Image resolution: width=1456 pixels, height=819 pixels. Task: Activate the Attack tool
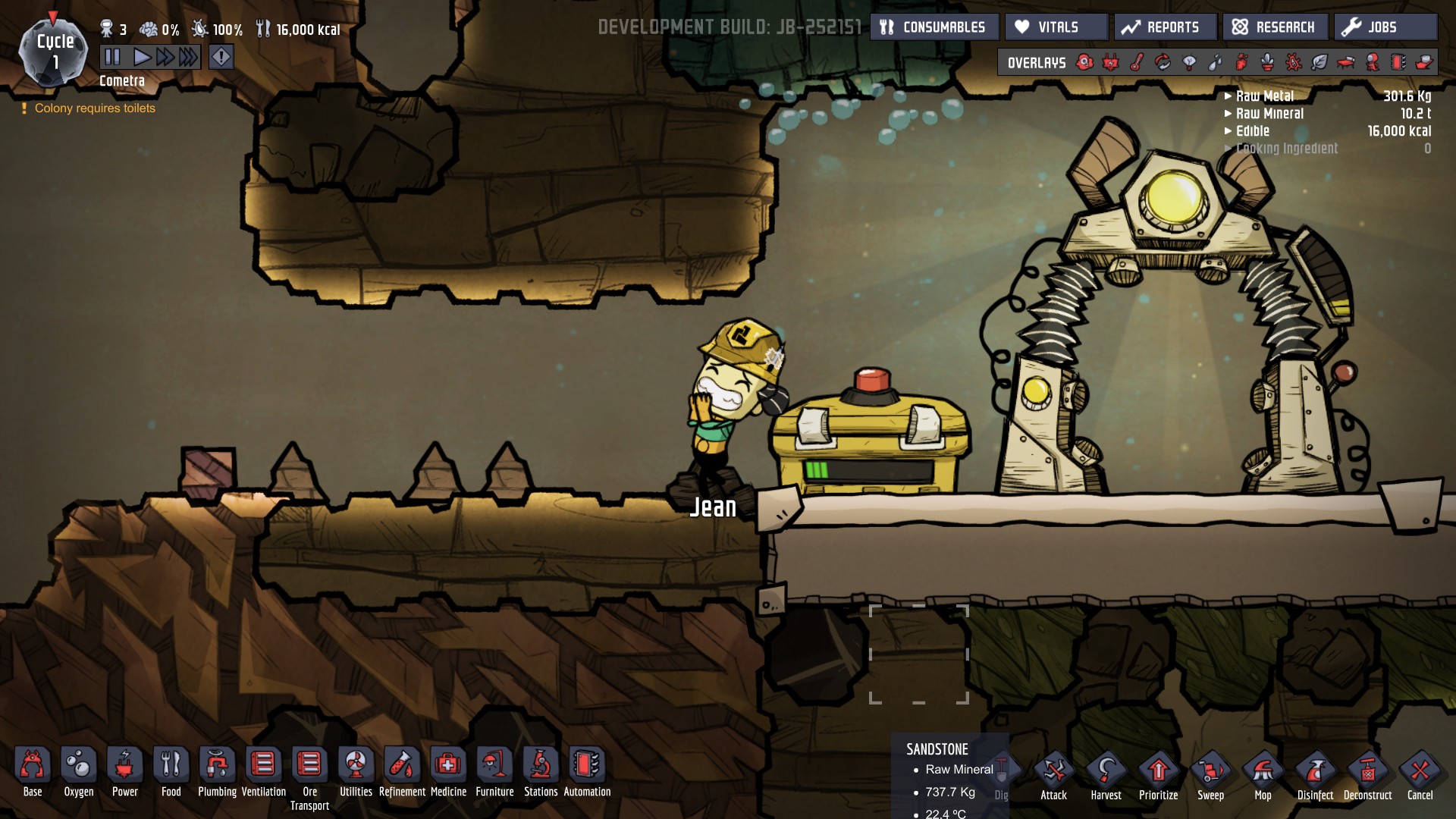coord(1053,773)
